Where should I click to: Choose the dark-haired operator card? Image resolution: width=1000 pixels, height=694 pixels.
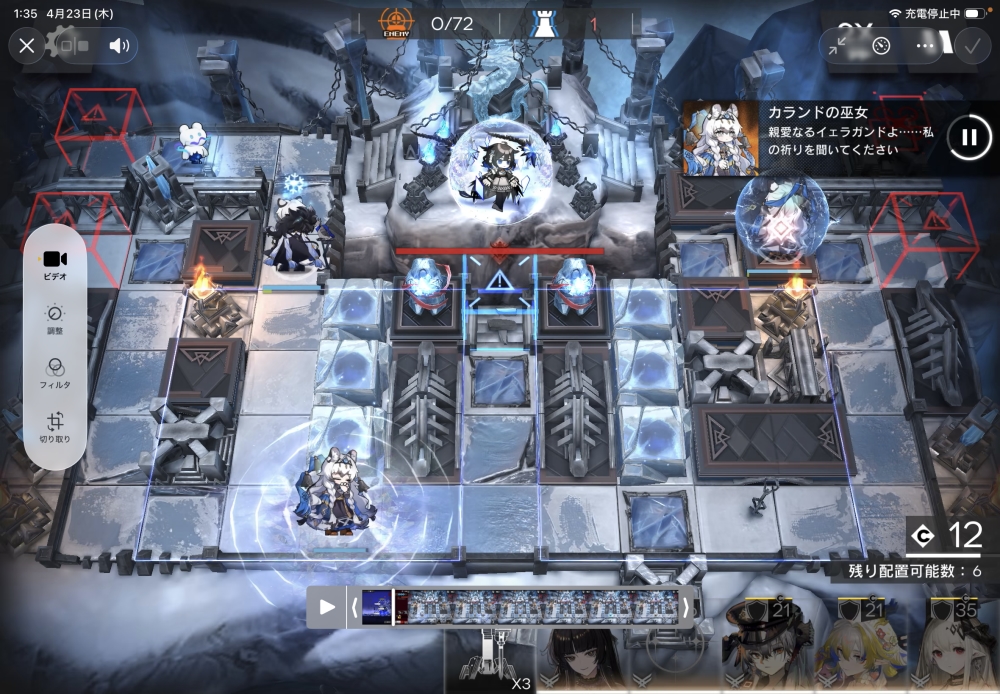click(582, 658)
